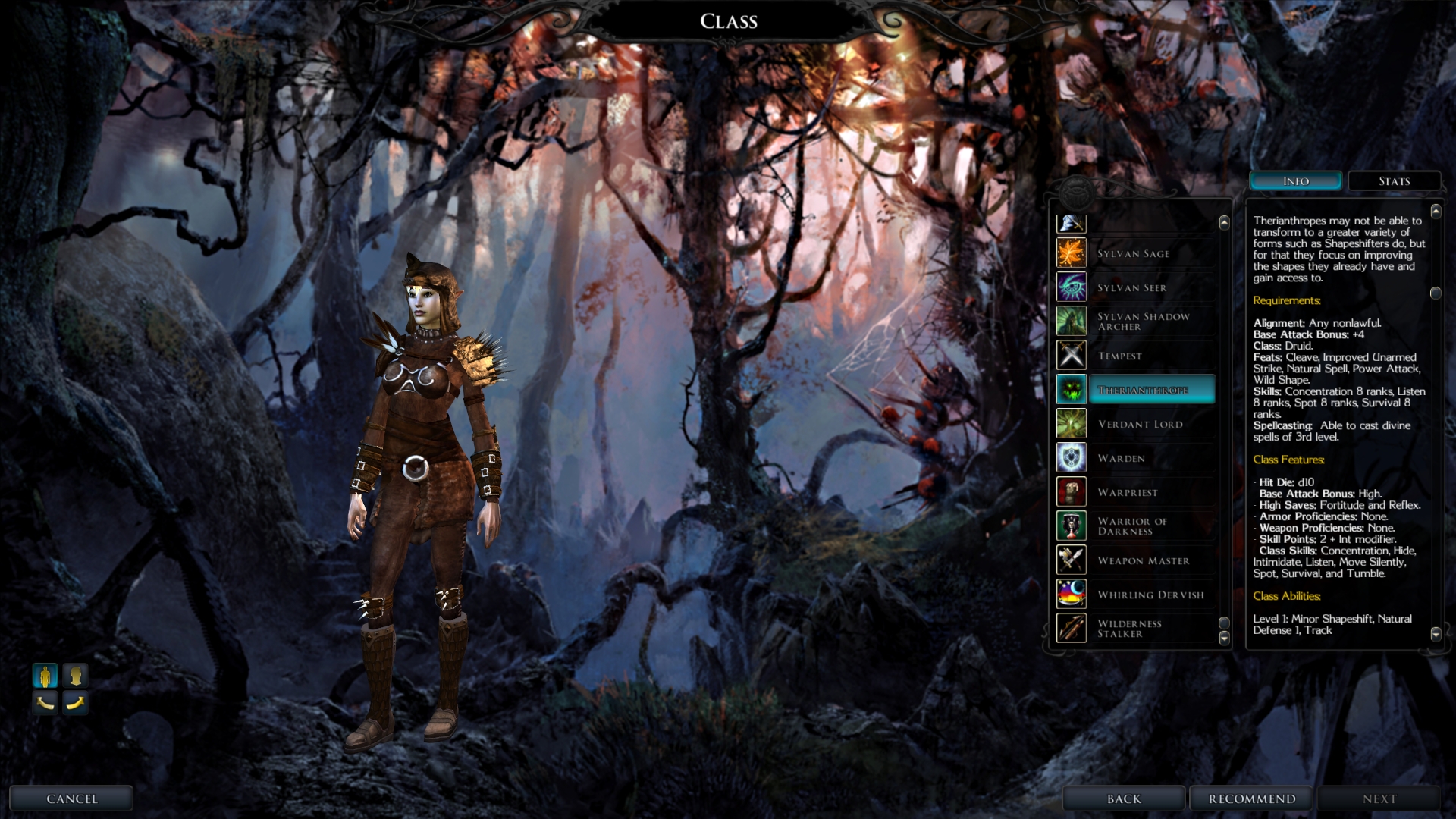Select the Sylvan Sage class
The image size is (1456, 819).
pyautogui.click(x=1134, y=253)
